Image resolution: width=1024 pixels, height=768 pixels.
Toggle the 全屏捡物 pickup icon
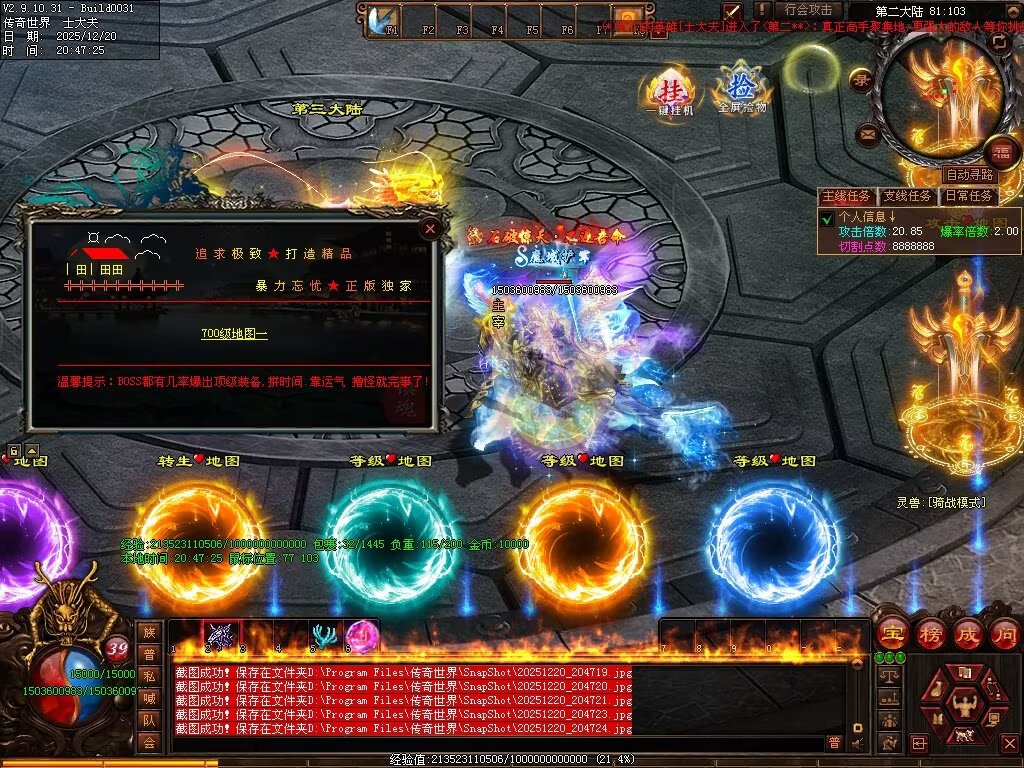742,89
